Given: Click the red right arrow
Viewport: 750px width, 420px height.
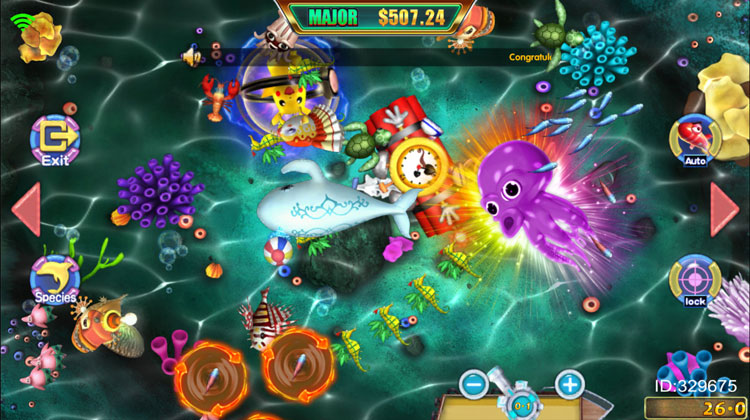Looking at the screenshot, I should point(725,209).
